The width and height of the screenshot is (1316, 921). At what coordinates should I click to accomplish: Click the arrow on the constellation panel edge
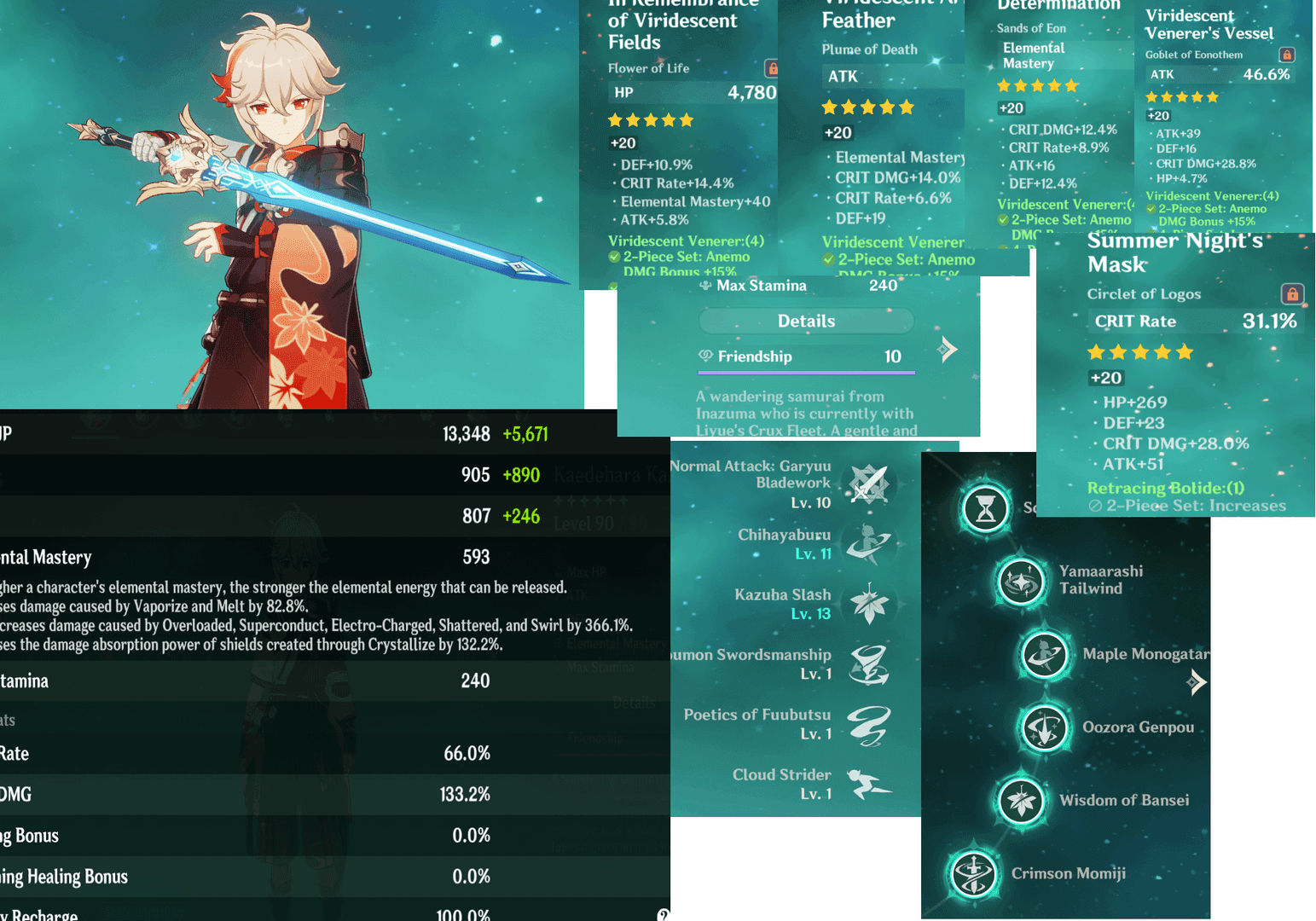pos(1197,681)
